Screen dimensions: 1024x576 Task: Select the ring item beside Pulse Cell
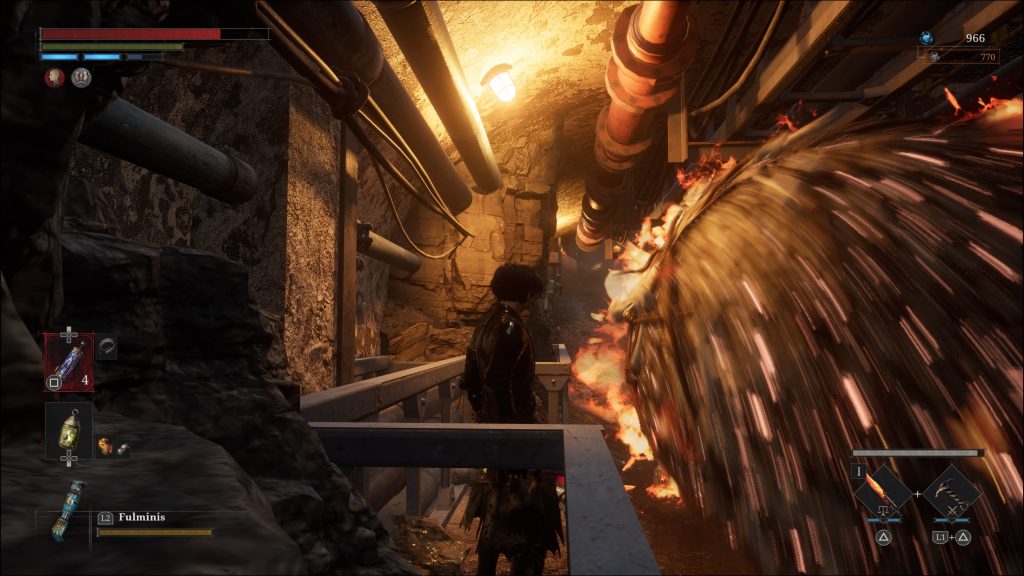point(107,343)
